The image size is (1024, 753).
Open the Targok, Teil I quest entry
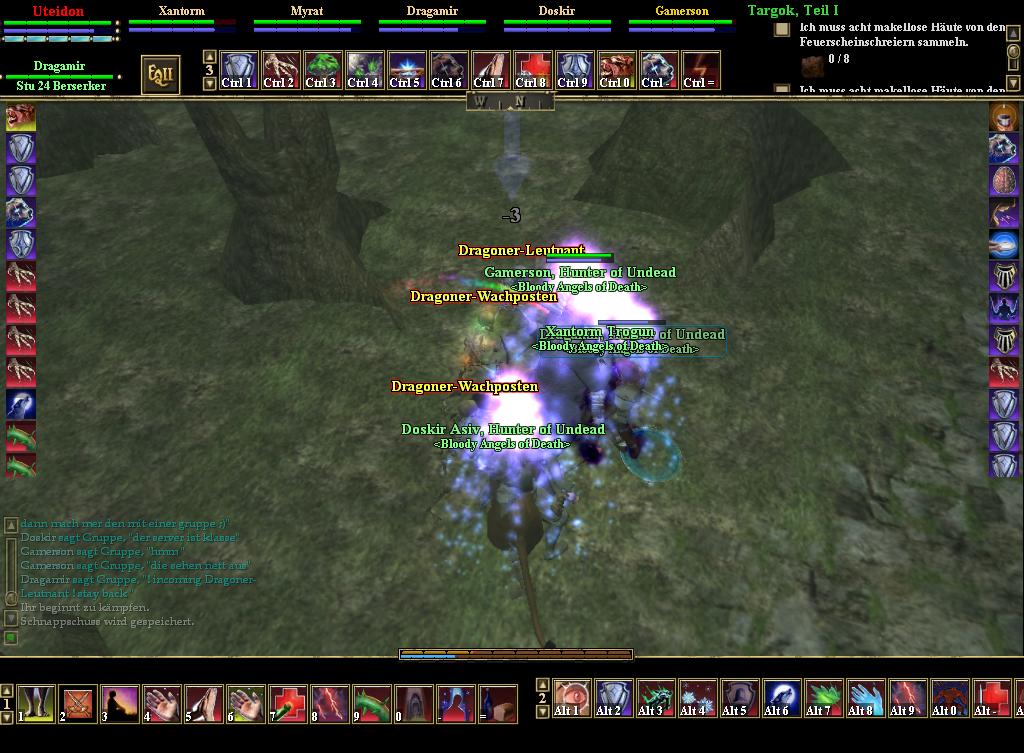(x=793, y=11)
